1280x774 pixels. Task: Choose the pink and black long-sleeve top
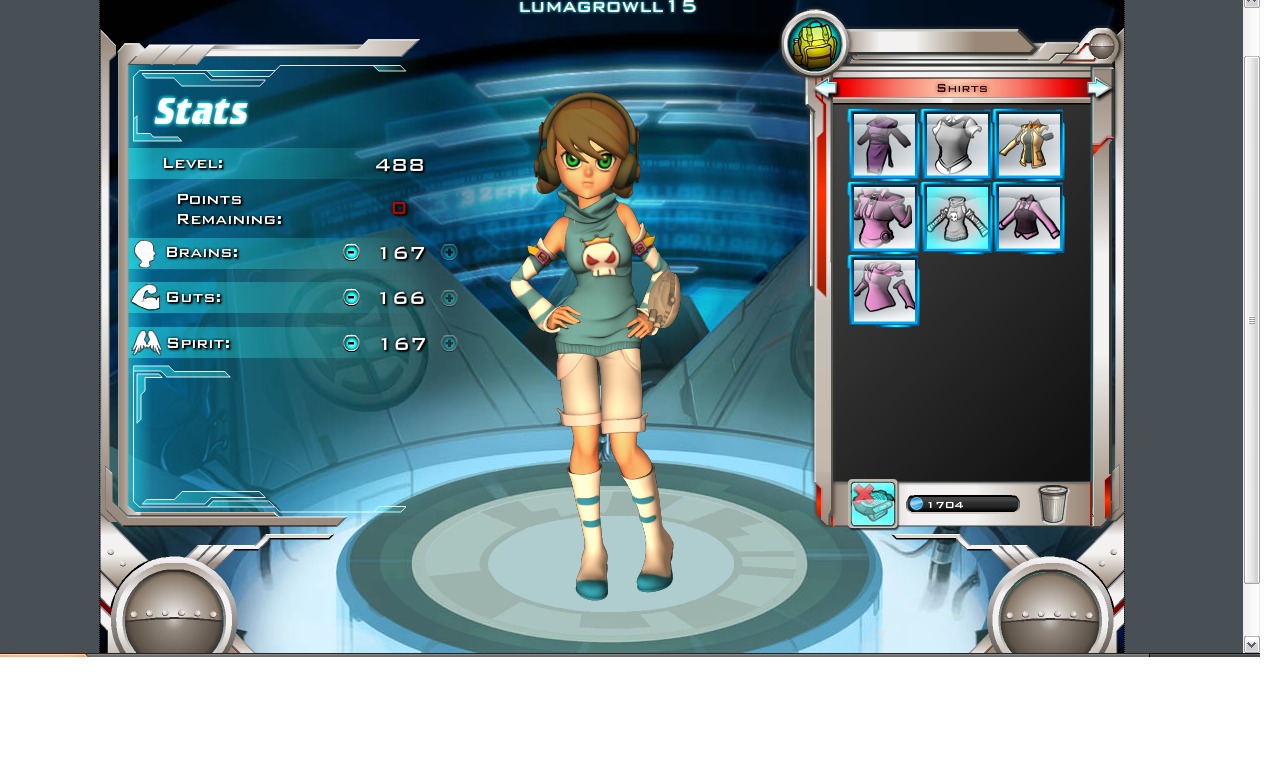[x=1029, y=218]
